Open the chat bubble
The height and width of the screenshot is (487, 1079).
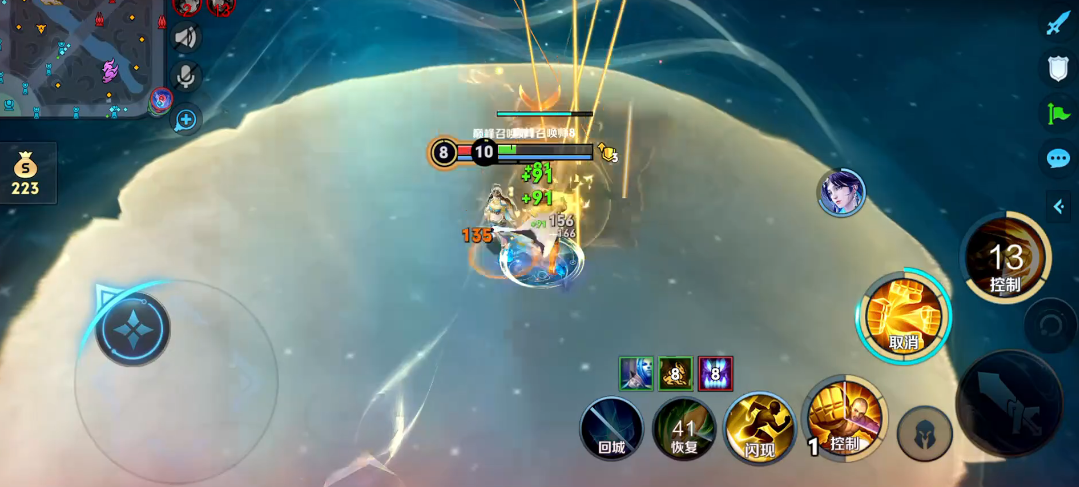tap(1058, 158)
